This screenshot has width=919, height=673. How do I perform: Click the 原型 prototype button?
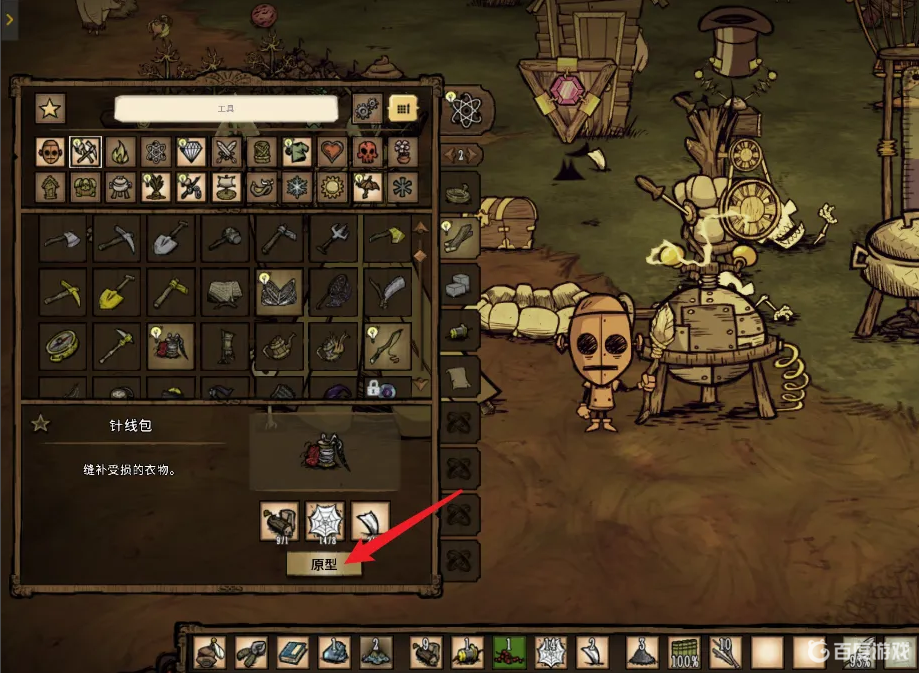click(x=324, y=565)
